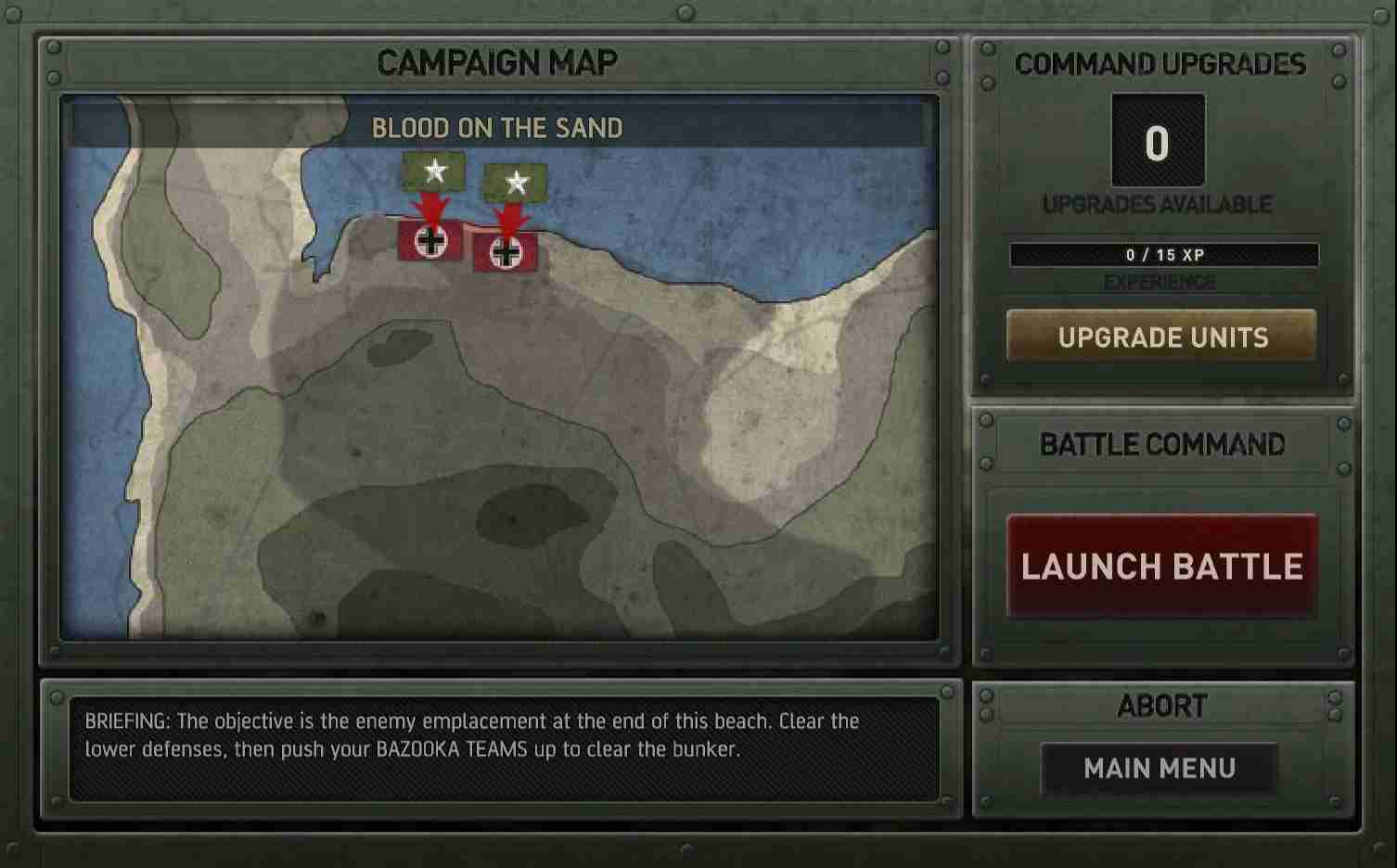Click the left German bunker cross icon
Viewport: 1397px width, 868px height.
pyautogui.click(x=429, y=243)
